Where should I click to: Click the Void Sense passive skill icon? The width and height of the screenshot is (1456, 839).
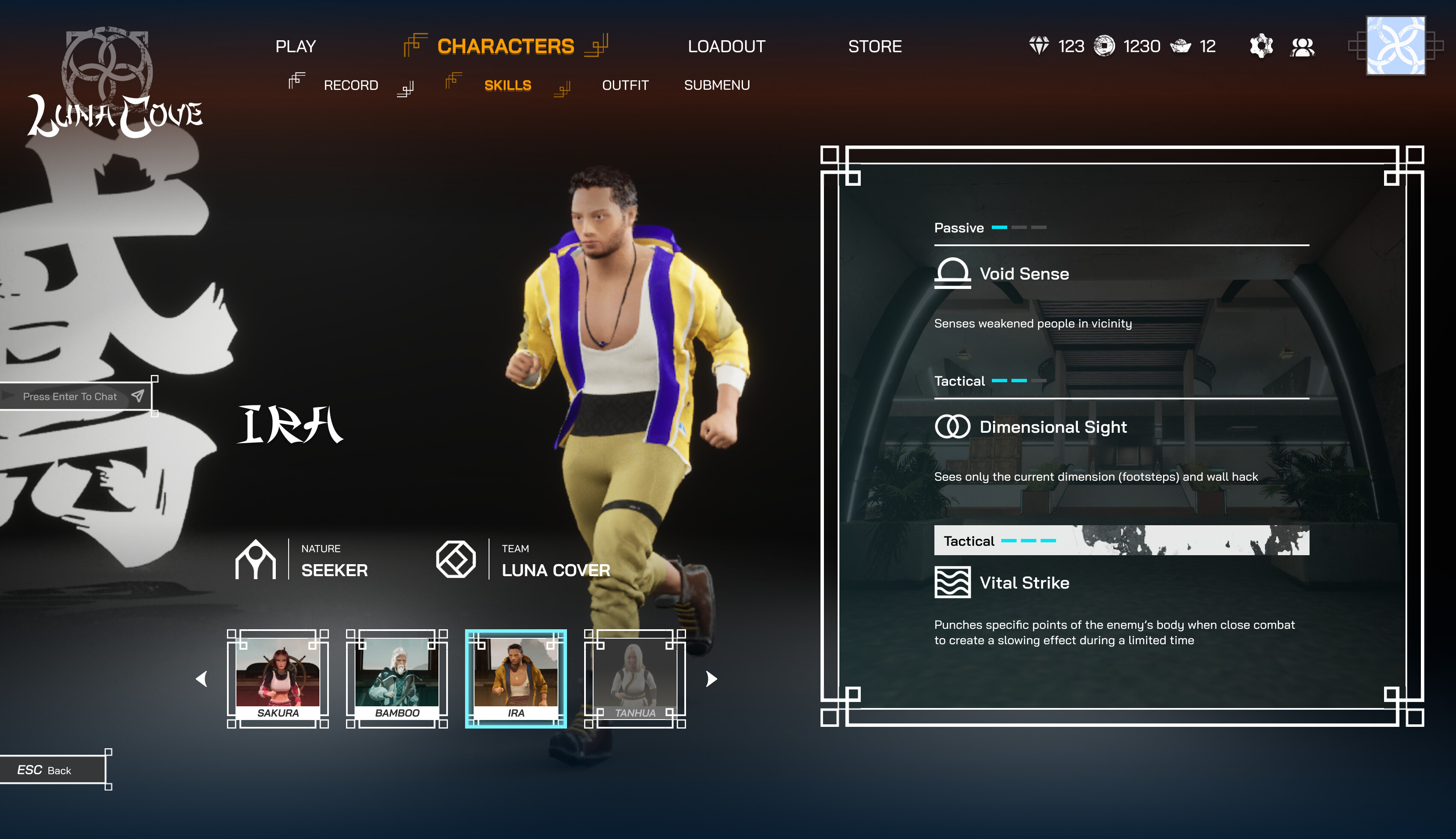(953, 274)
